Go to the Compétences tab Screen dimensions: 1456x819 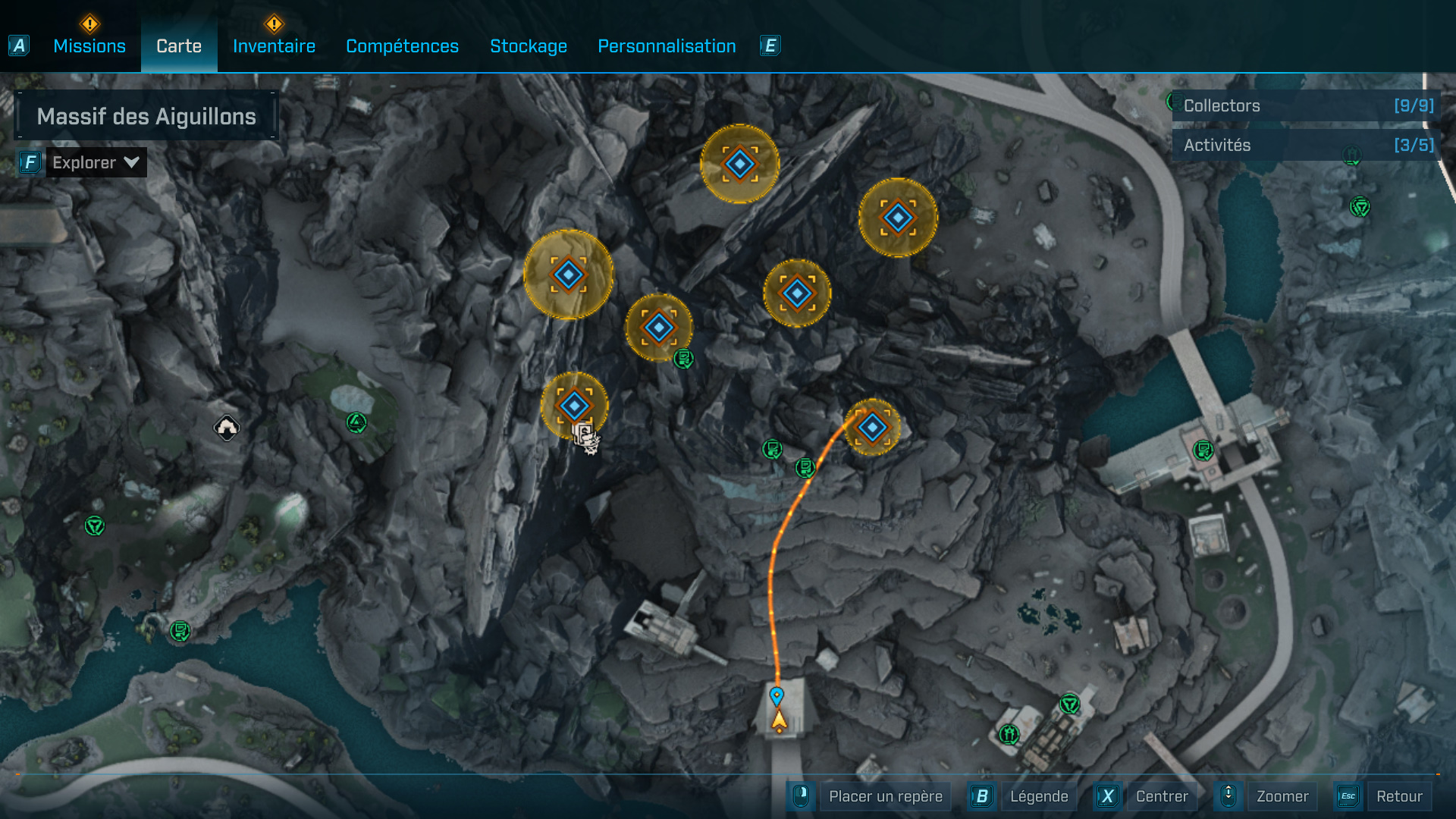click(x=402, y=46)
